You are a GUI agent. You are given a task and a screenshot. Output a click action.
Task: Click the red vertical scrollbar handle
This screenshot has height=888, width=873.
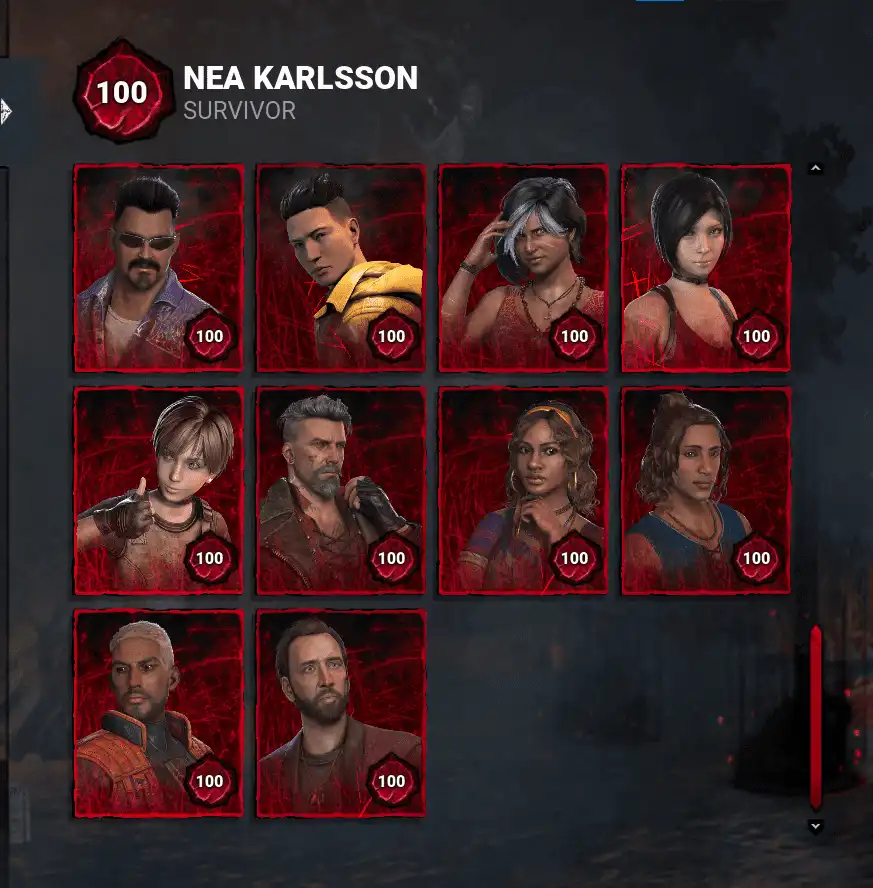tap(816, 716)
